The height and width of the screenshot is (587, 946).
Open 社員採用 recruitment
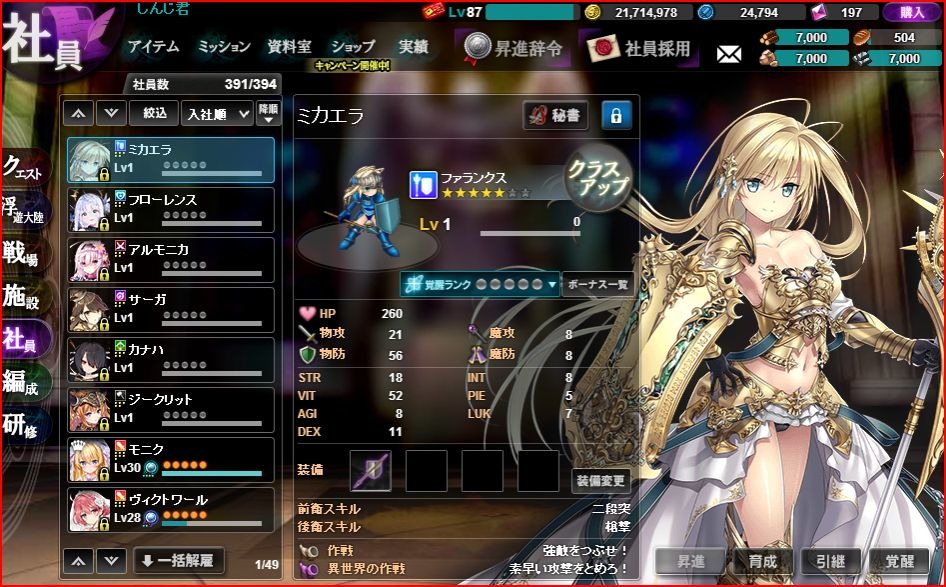646,47
